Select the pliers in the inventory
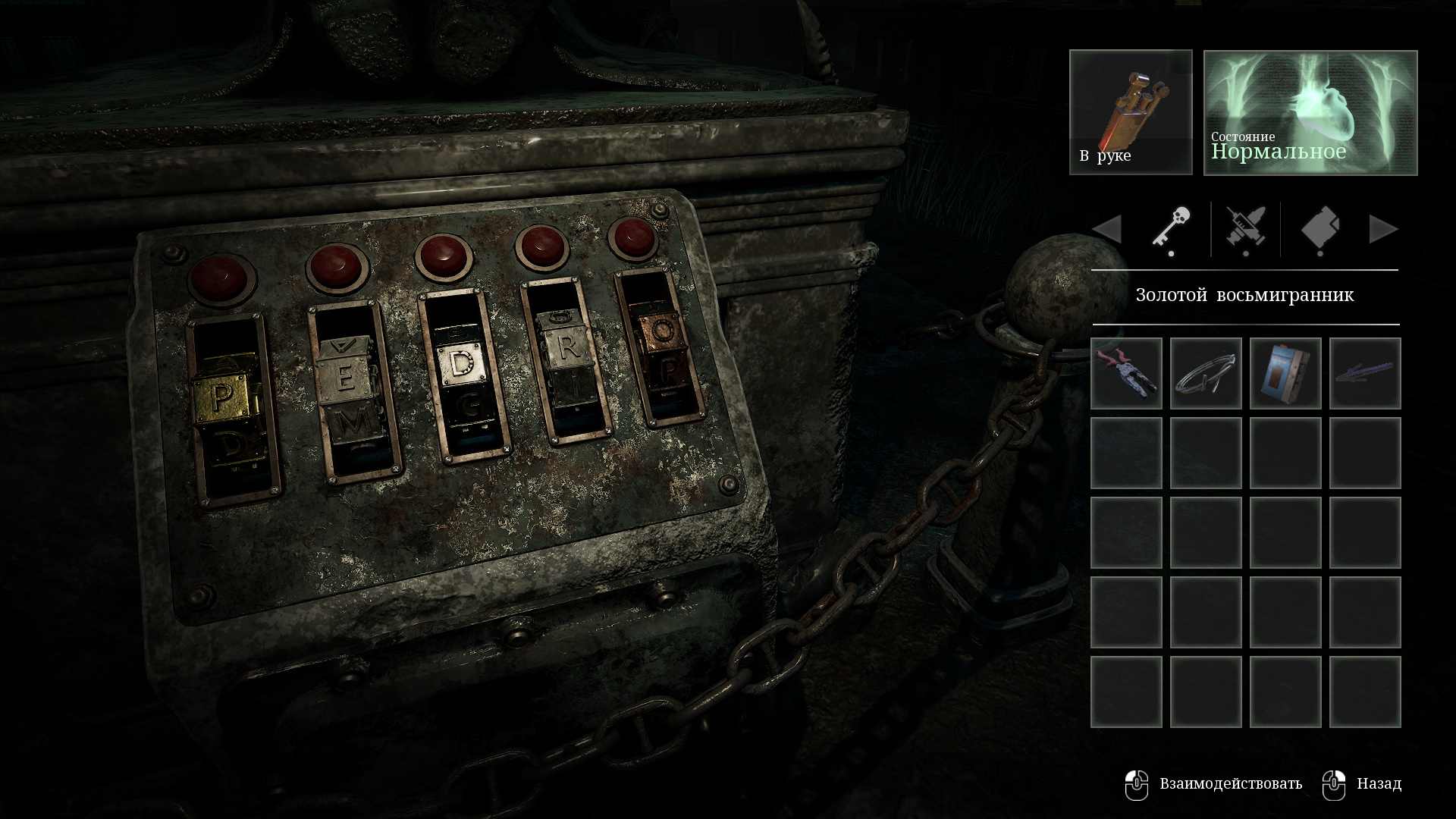Image resolution: width=1456 pixels, height=819 pixels. (1126, 373)
